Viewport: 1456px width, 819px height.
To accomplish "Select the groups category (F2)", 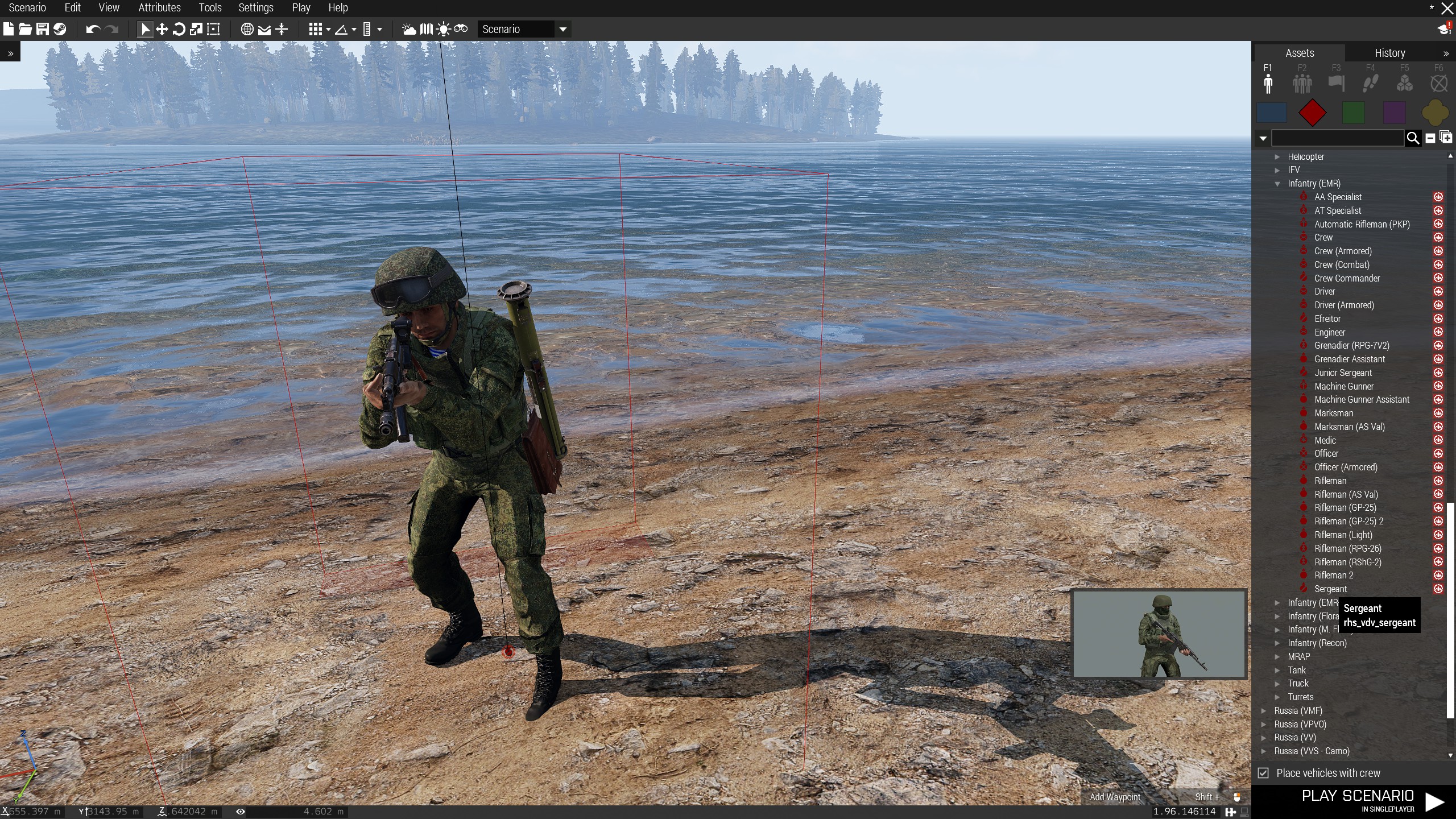I will [x=1302, y=84].
